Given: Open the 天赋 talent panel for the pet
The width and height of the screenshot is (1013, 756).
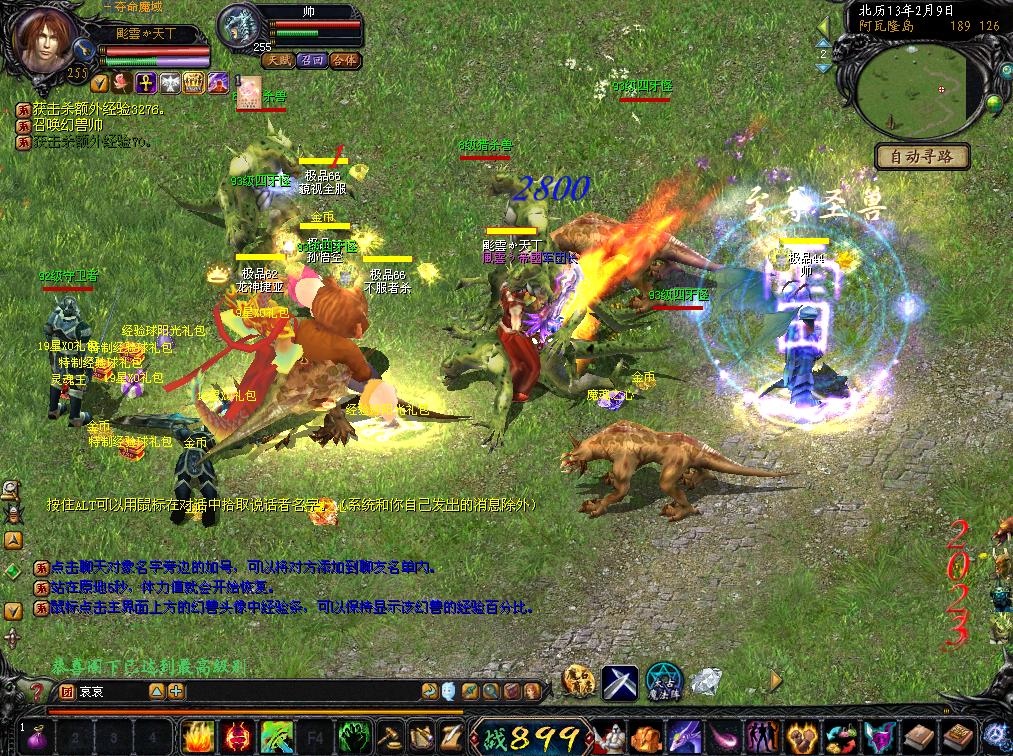Looking at the screenshot, I should 278,60.
